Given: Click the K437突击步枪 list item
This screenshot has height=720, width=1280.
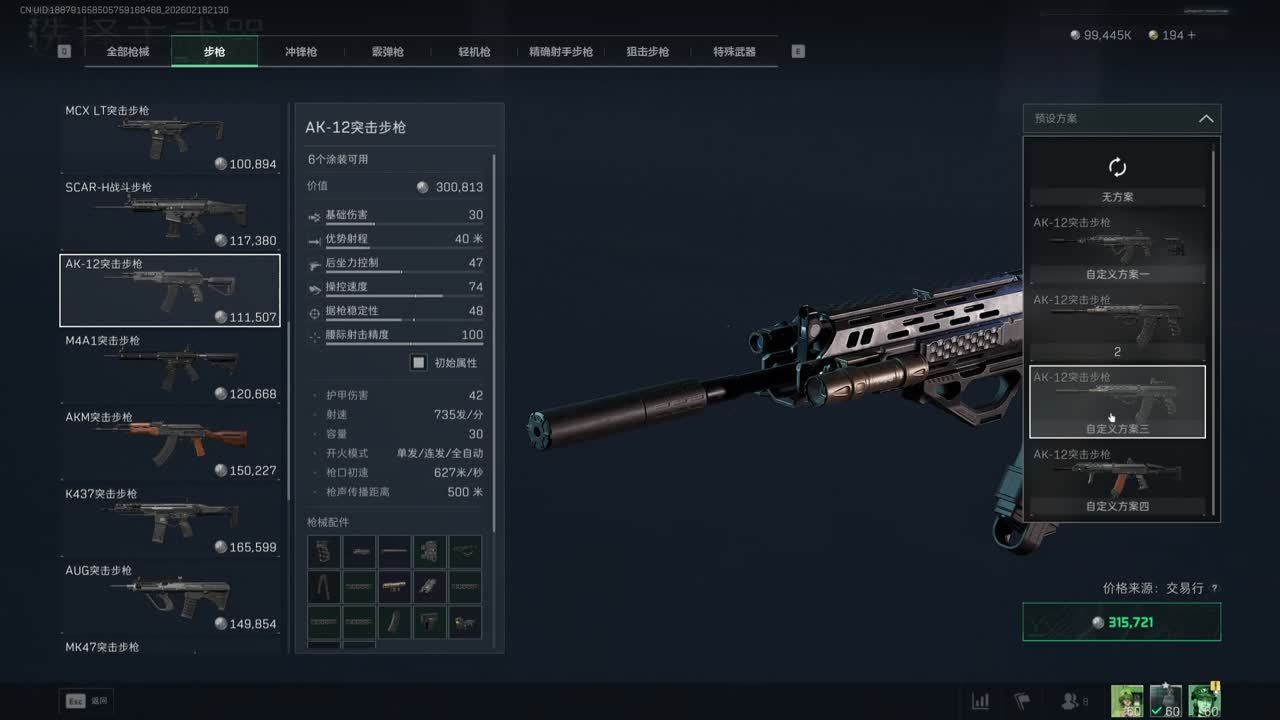Looking at the screenshot, I should 170,521.
